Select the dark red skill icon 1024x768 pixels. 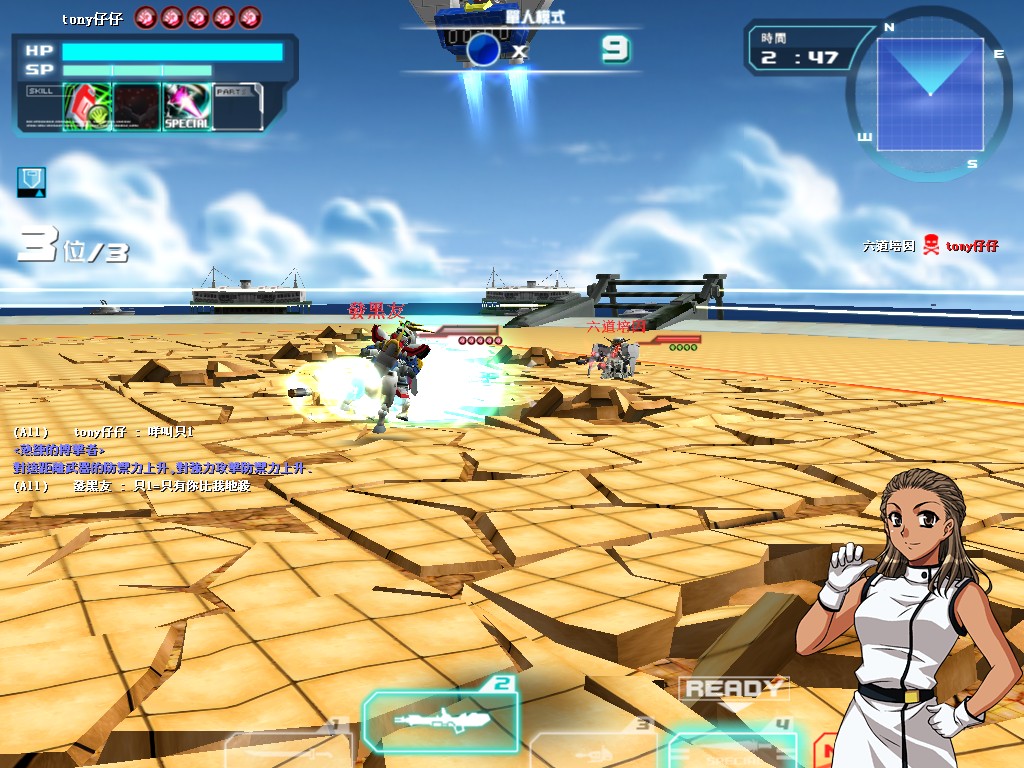click(136, 106)
